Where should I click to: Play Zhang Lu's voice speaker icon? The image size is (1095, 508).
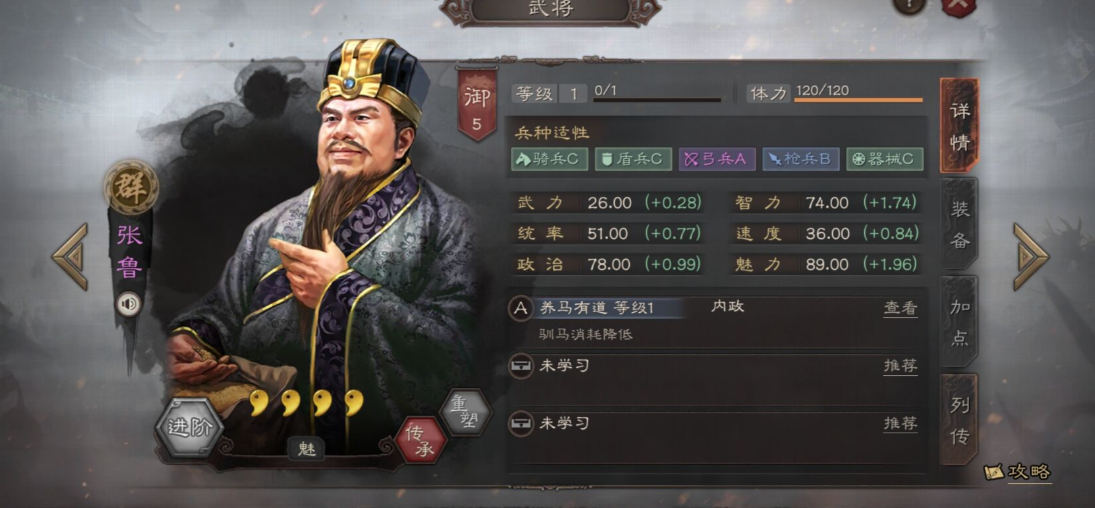coord(128,303)
